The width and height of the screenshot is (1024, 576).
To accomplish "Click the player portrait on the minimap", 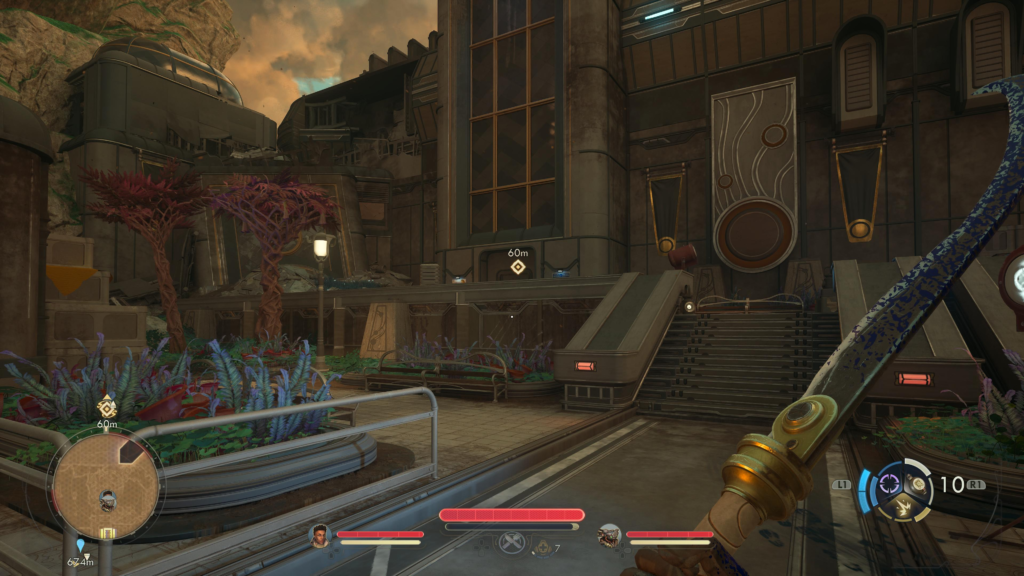I will (106, 500).
